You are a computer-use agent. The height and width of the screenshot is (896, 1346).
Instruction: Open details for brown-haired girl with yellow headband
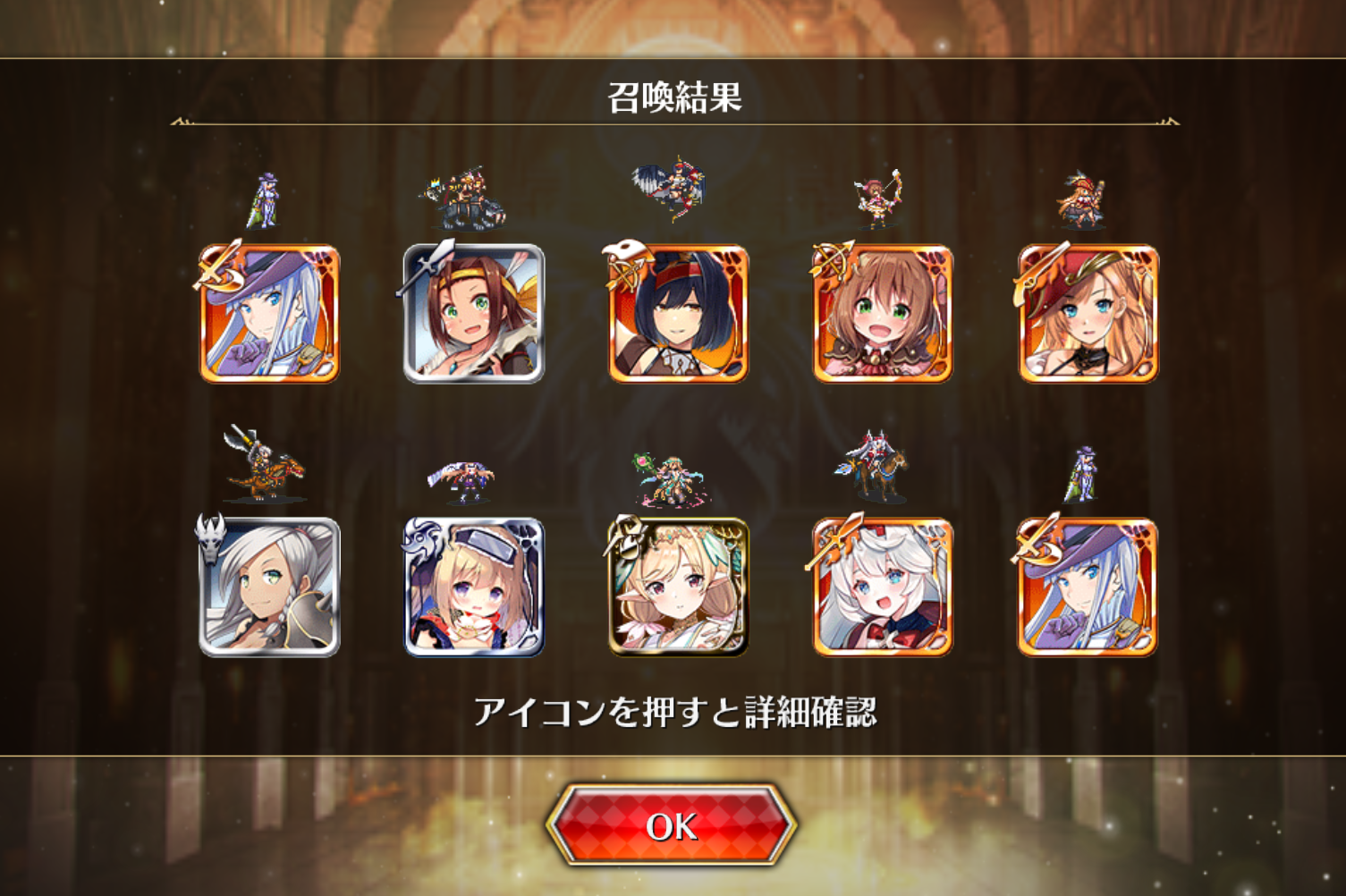click(x=474, y=314)
